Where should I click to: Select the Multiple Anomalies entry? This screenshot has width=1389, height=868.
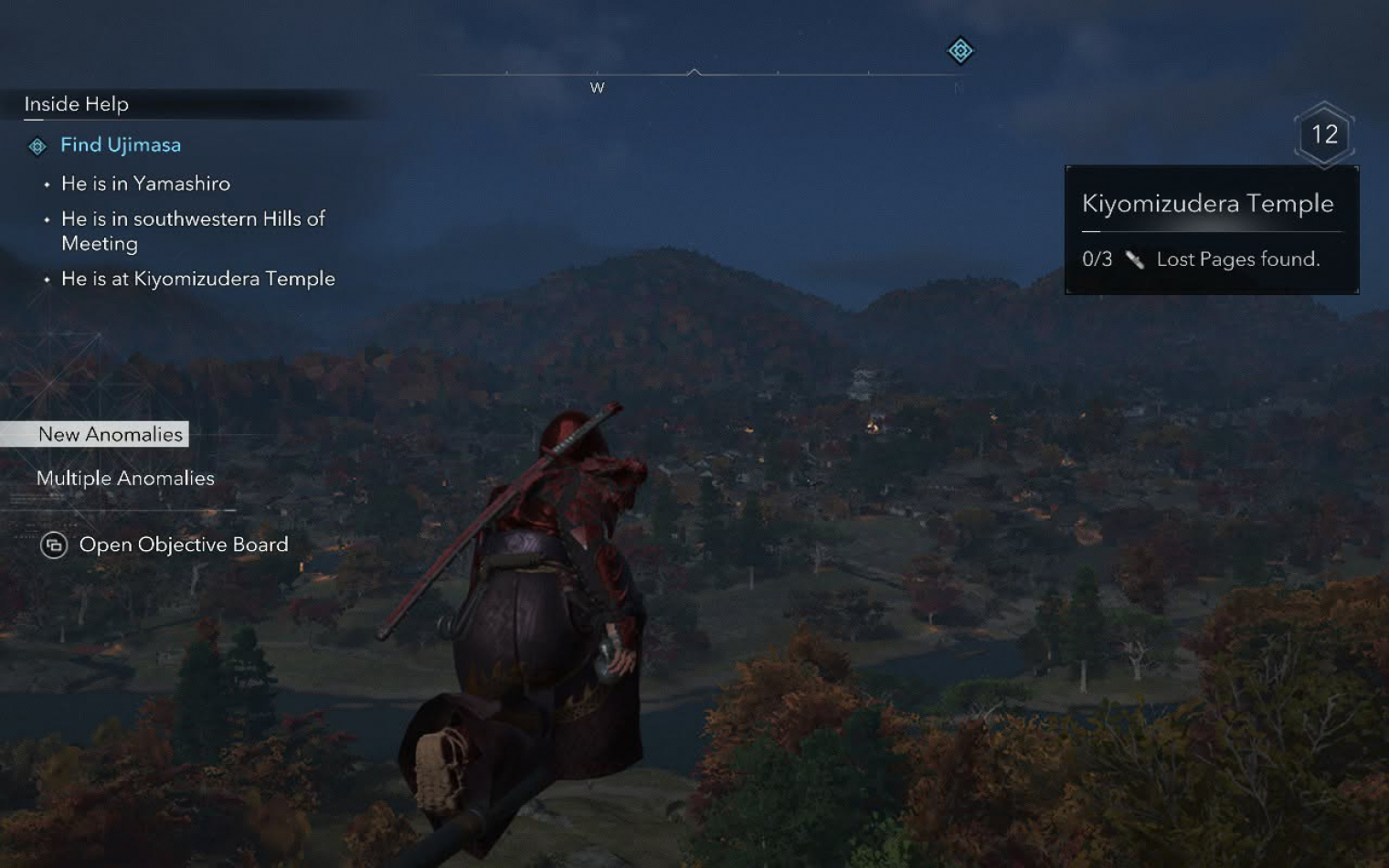coord(125,479)
